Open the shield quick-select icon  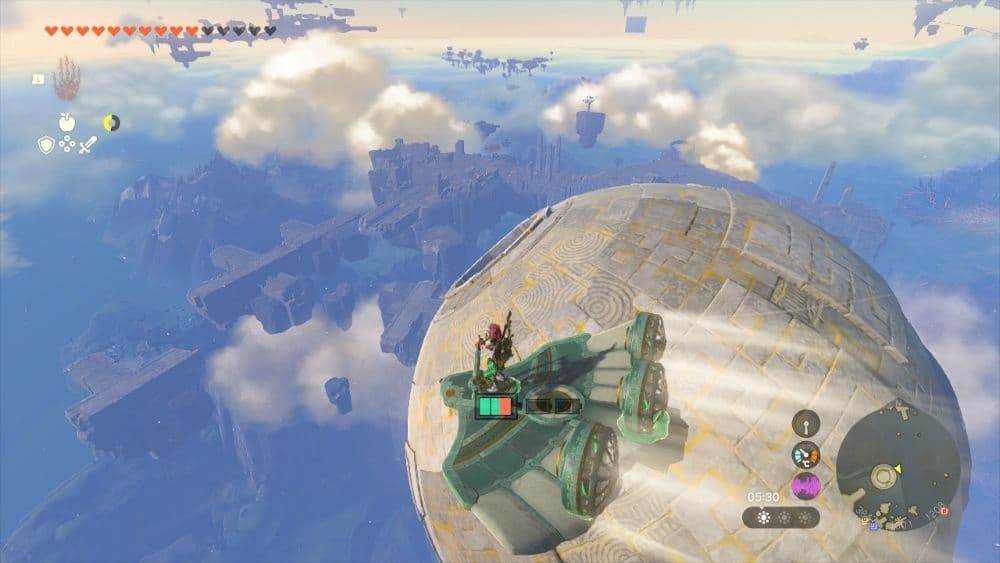46,145
